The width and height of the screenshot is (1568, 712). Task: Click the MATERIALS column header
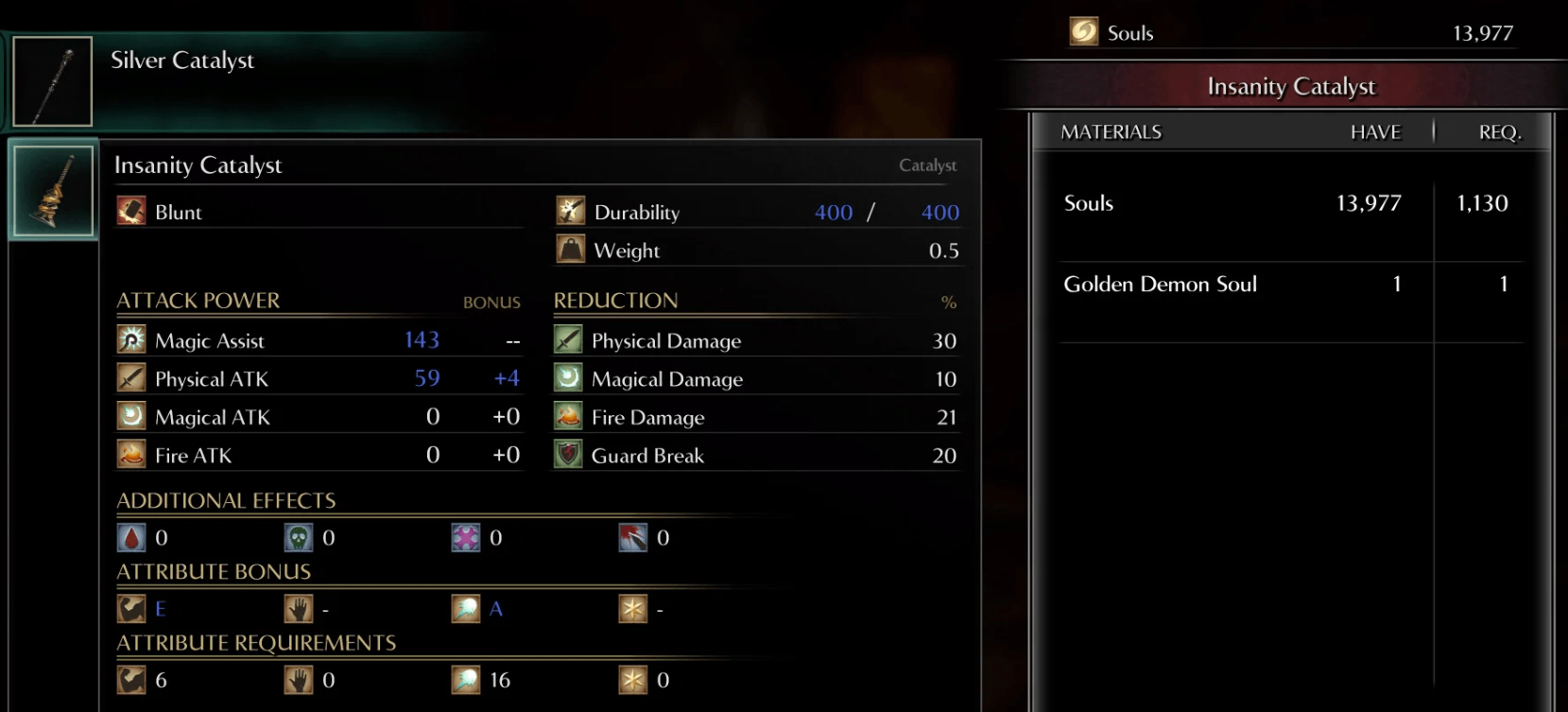(1111, 131)
